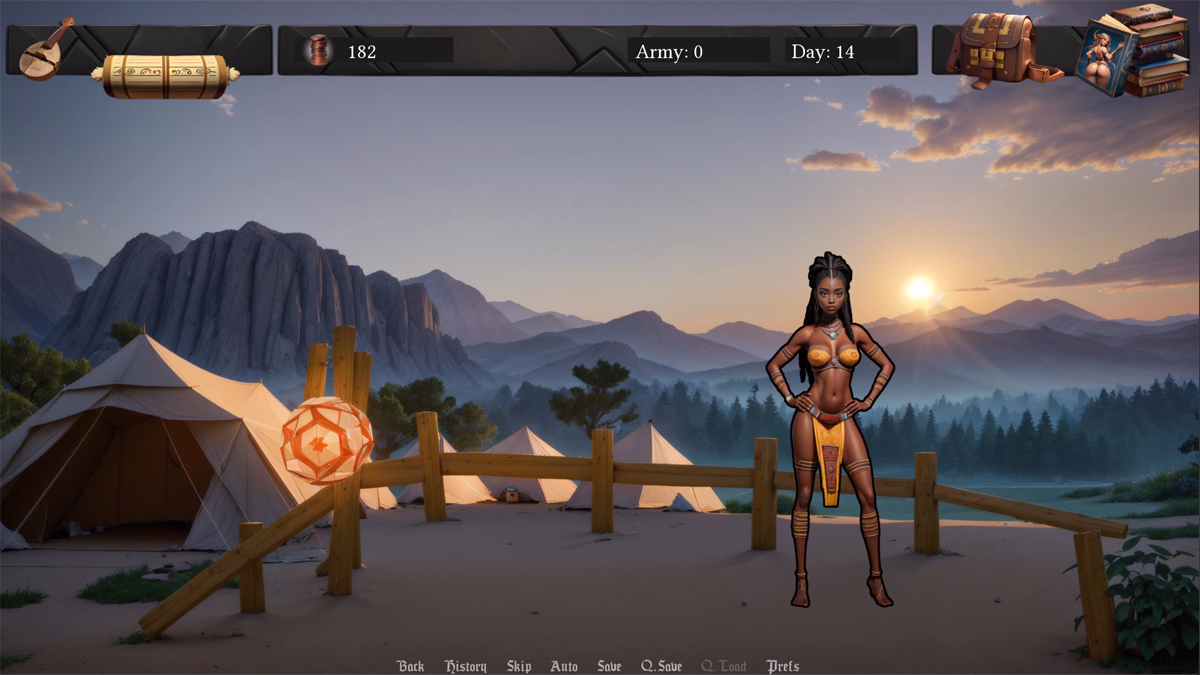Viewport: 1200px width, 675px height.
Task: Open the rolled scroll icon
Action: click(165, 76)
